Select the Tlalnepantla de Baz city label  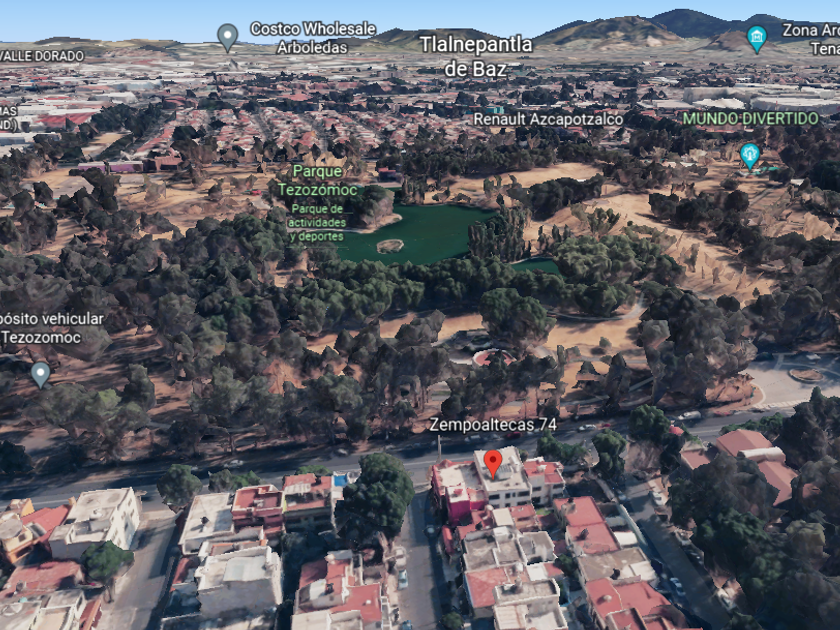476,56
